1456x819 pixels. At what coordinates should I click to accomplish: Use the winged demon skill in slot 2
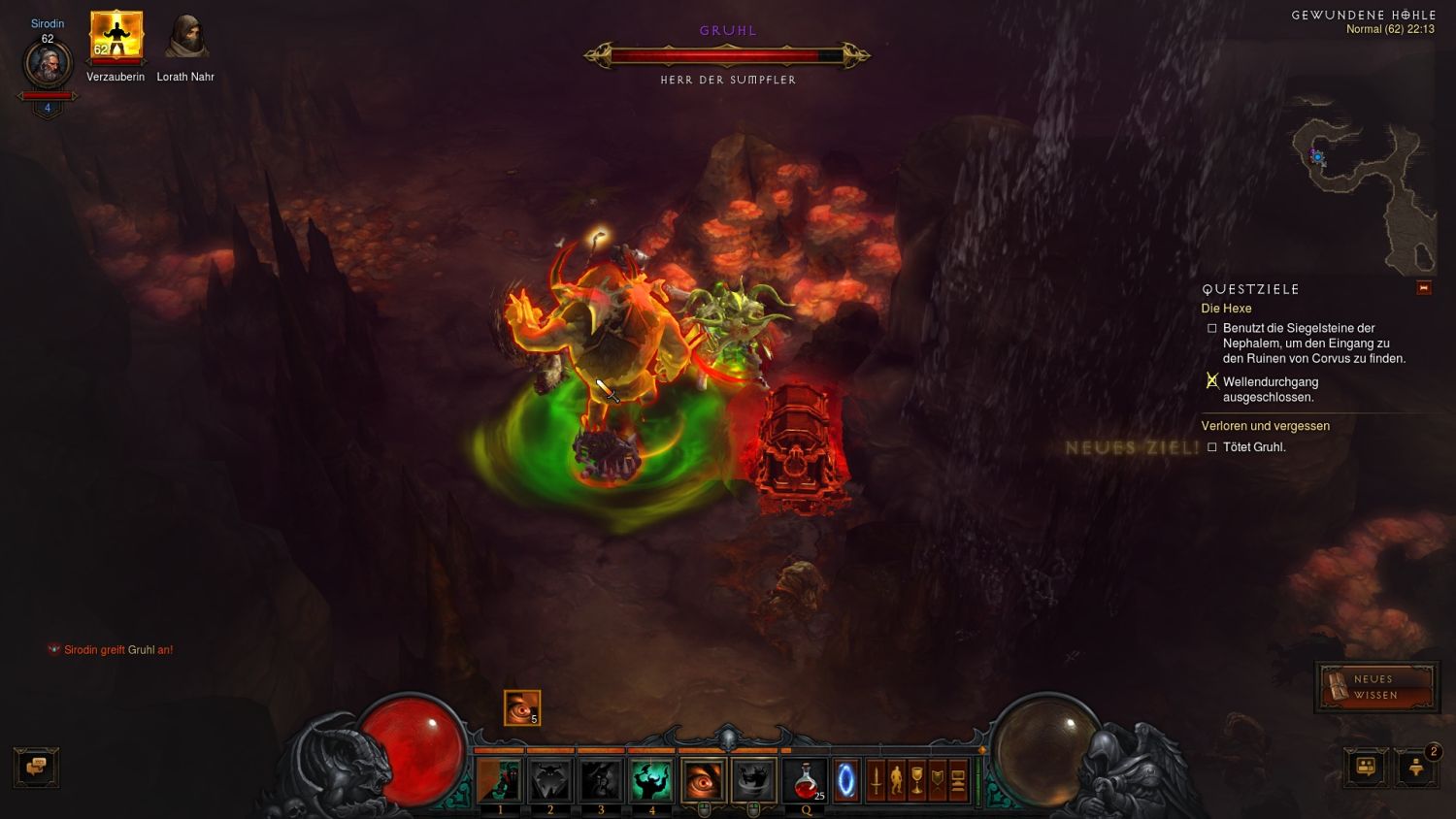pyautogui.click(x=550, y=780)
